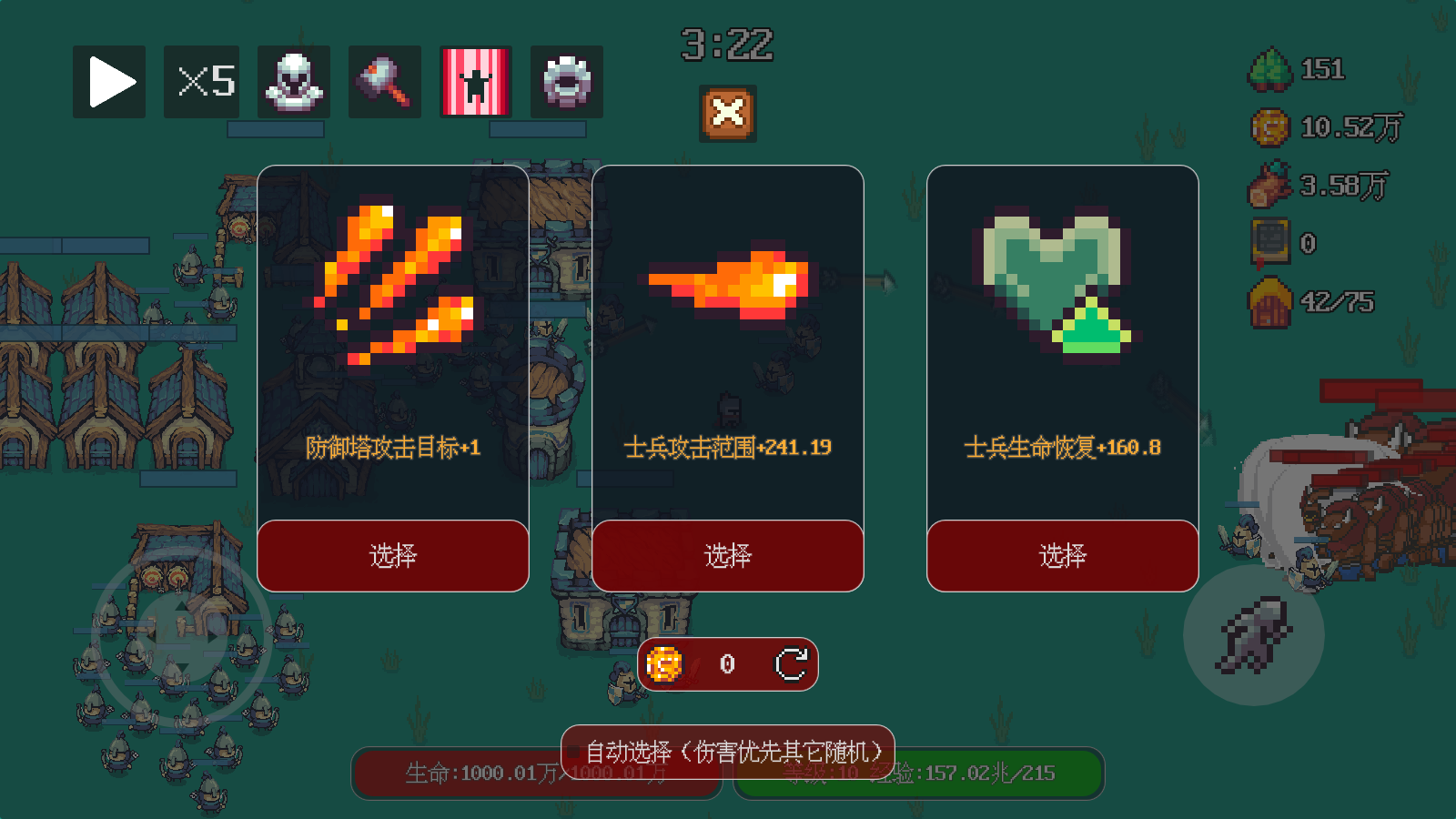Tap the hero figure icon at bottom right
Screen dimensions: 1456x819
(x=1257, y=637)
